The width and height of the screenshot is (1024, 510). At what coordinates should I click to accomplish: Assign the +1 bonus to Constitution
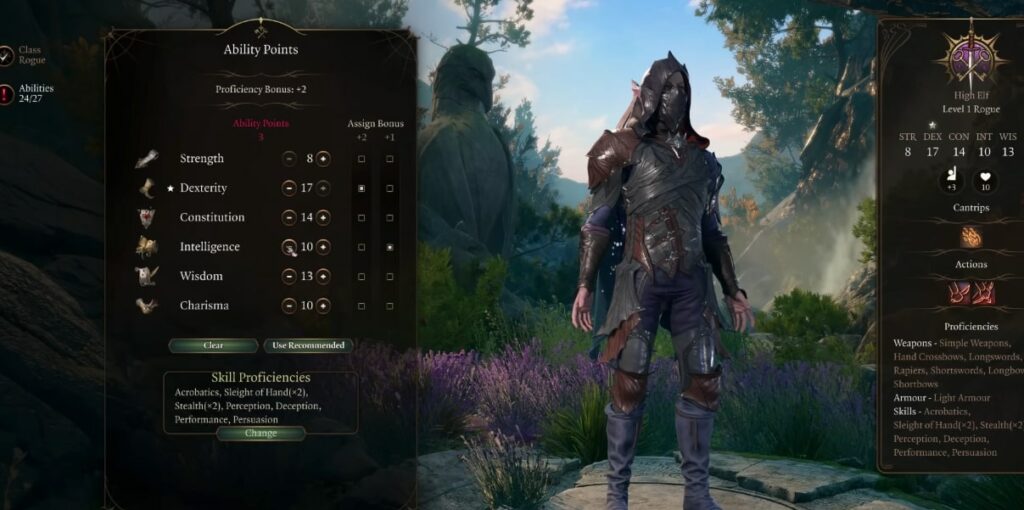tap(390, 217)
